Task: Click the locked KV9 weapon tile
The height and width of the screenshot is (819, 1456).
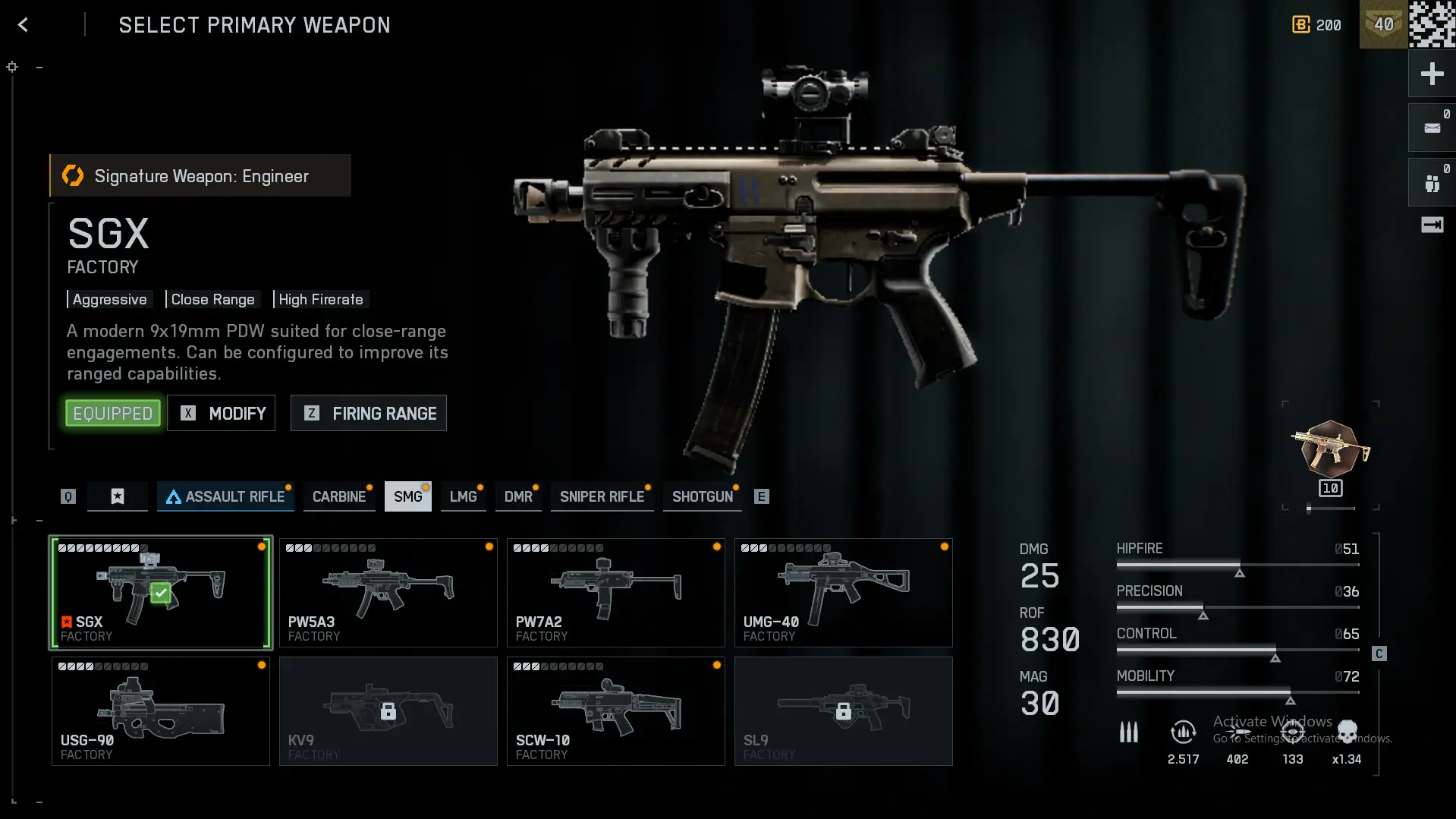Action: point(388,711)
